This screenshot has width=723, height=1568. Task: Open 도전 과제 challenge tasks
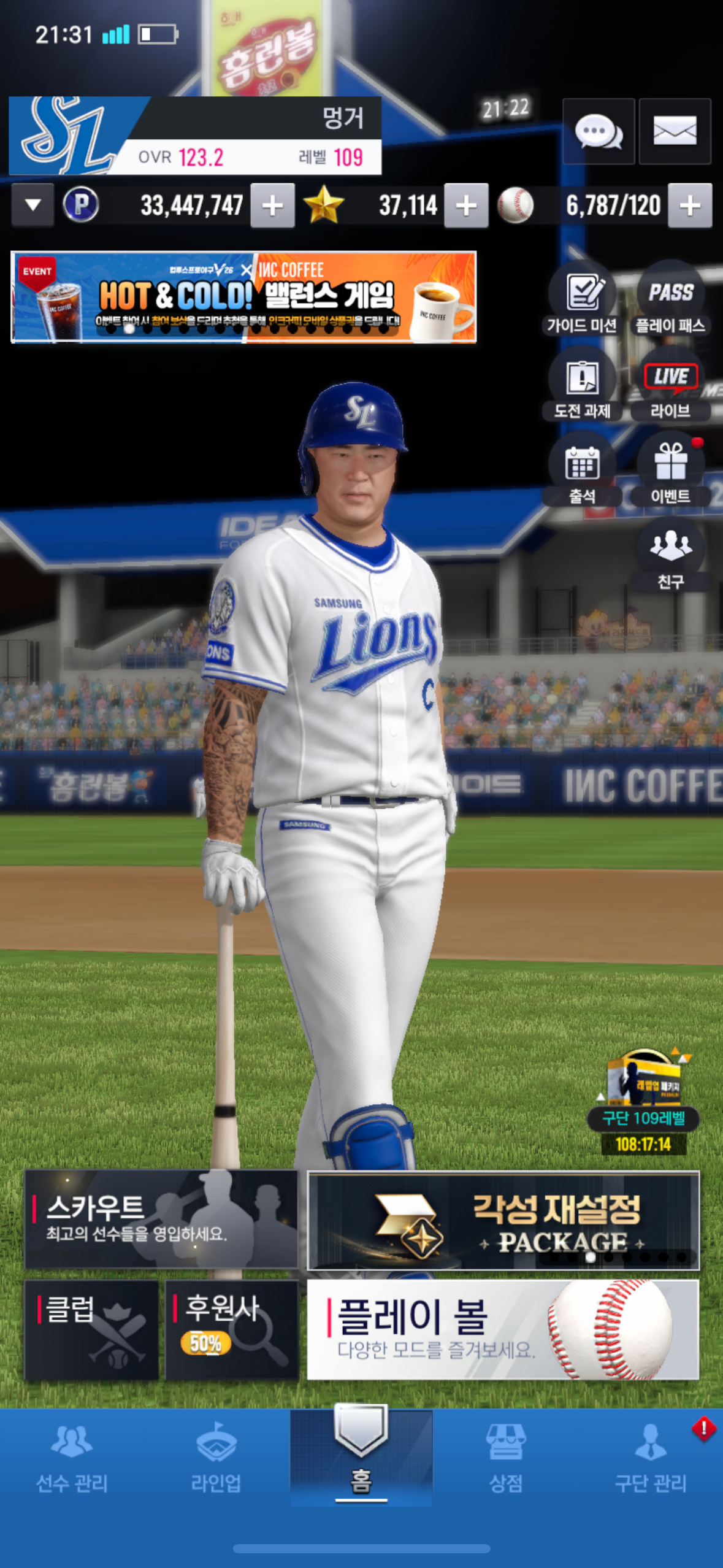point(582,386)
